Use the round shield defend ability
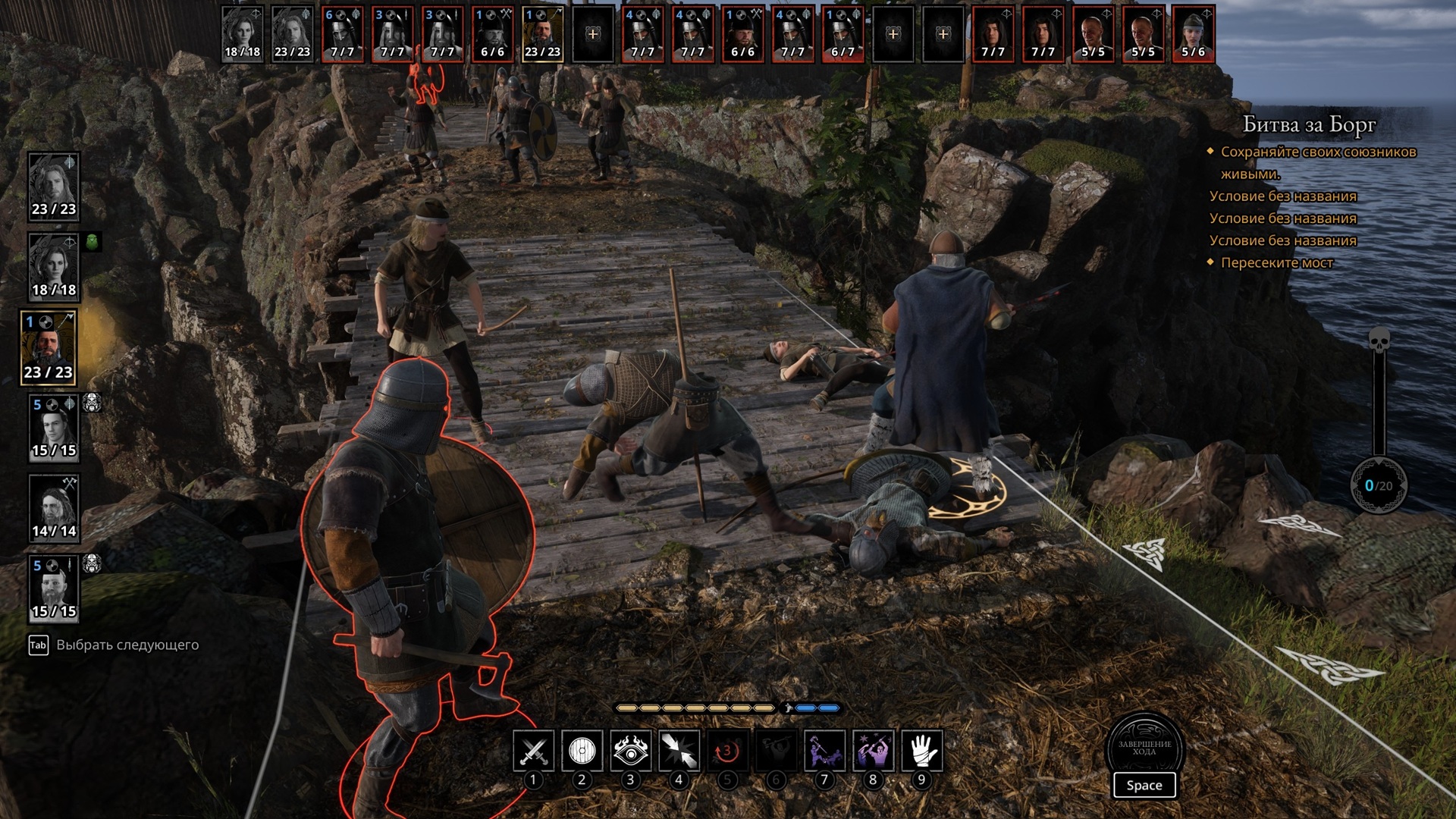 click(x=582, y=751)
